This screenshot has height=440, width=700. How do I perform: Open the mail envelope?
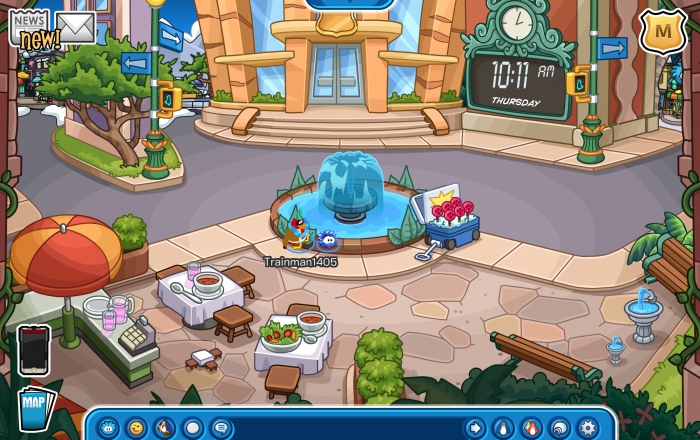point(75,27)
